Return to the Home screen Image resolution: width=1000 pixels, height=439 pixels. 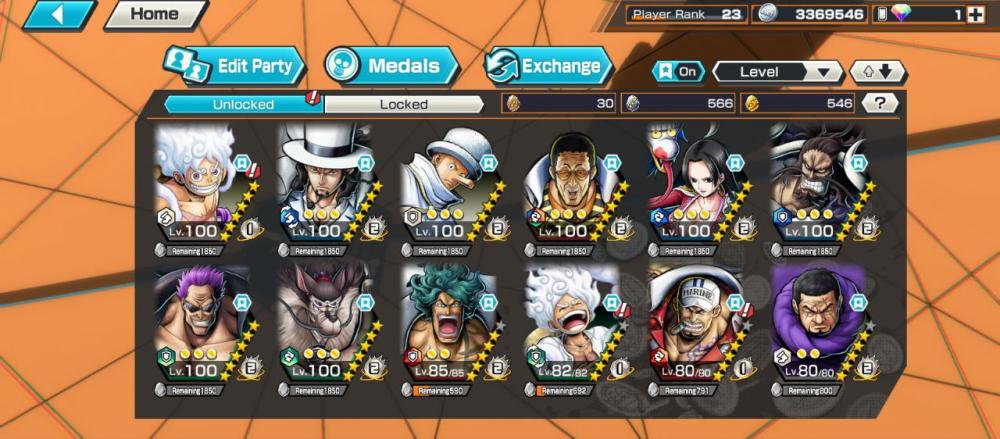[154, 15]
